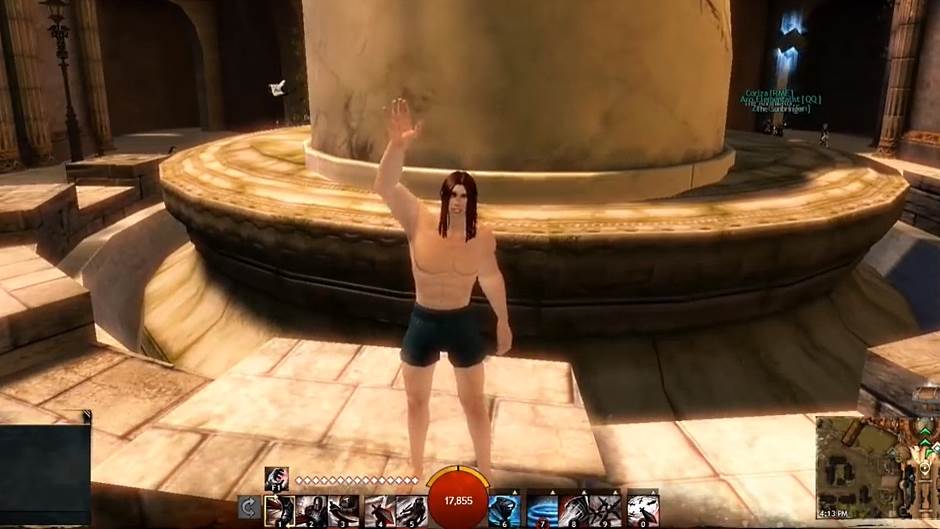Screen dimensions: 940x529
Task: Cast the weapon skill numbered 4
Action: (378, 510)
